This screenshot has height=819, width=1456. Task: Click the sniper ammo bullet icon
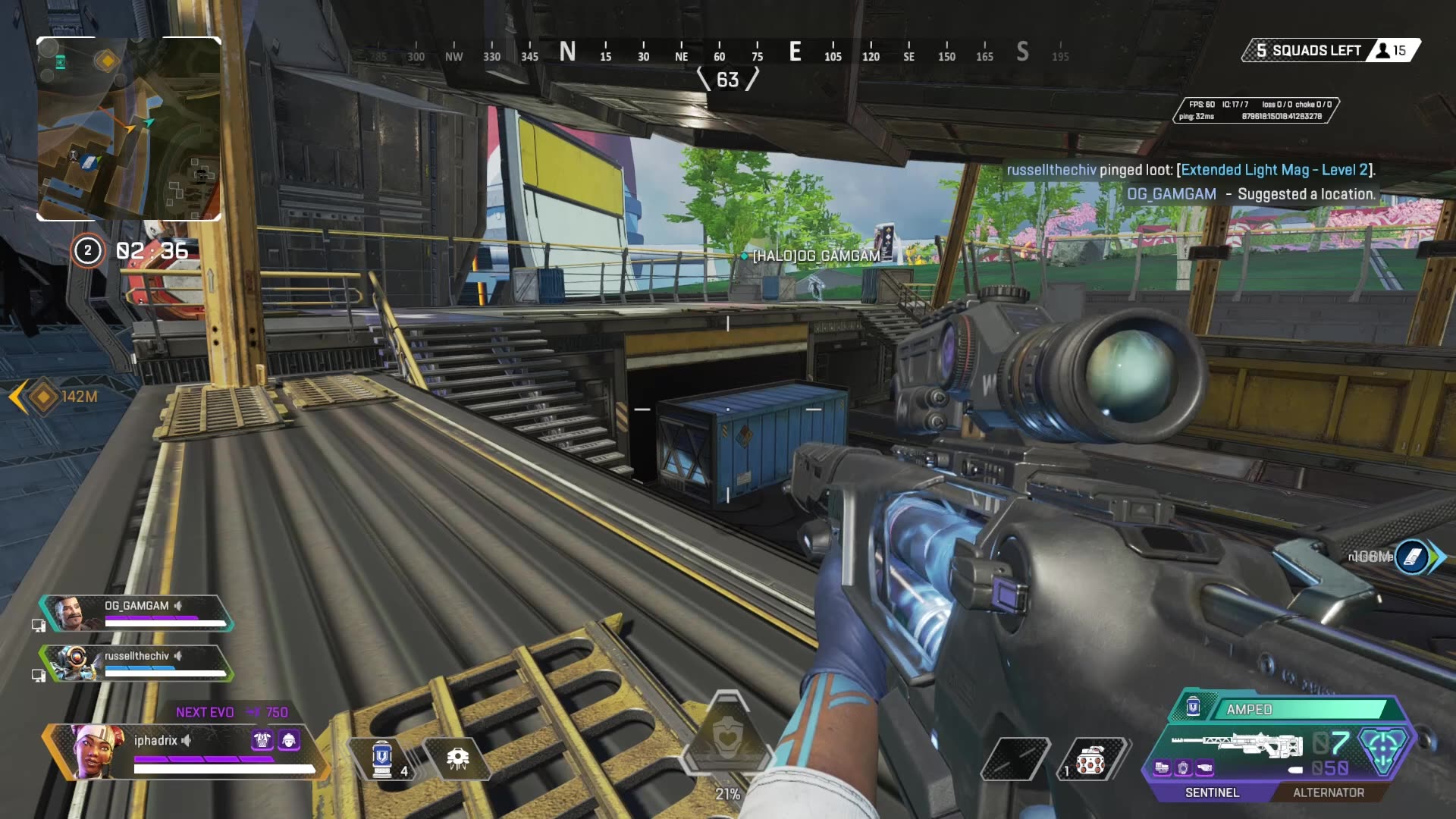(1294, 770)
